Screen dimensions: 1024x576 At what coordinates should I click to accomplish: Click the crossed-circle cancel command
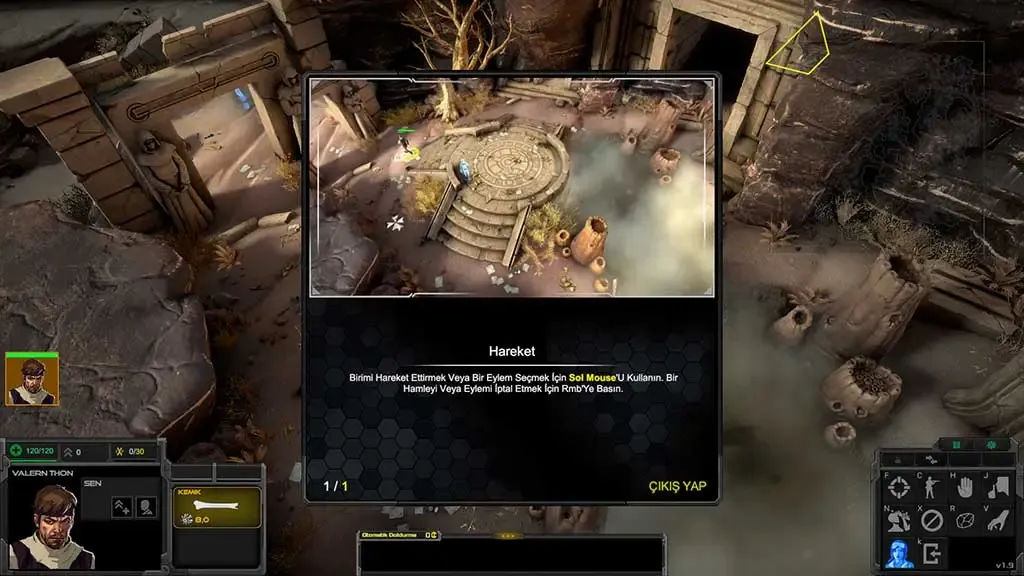(931, 520)
